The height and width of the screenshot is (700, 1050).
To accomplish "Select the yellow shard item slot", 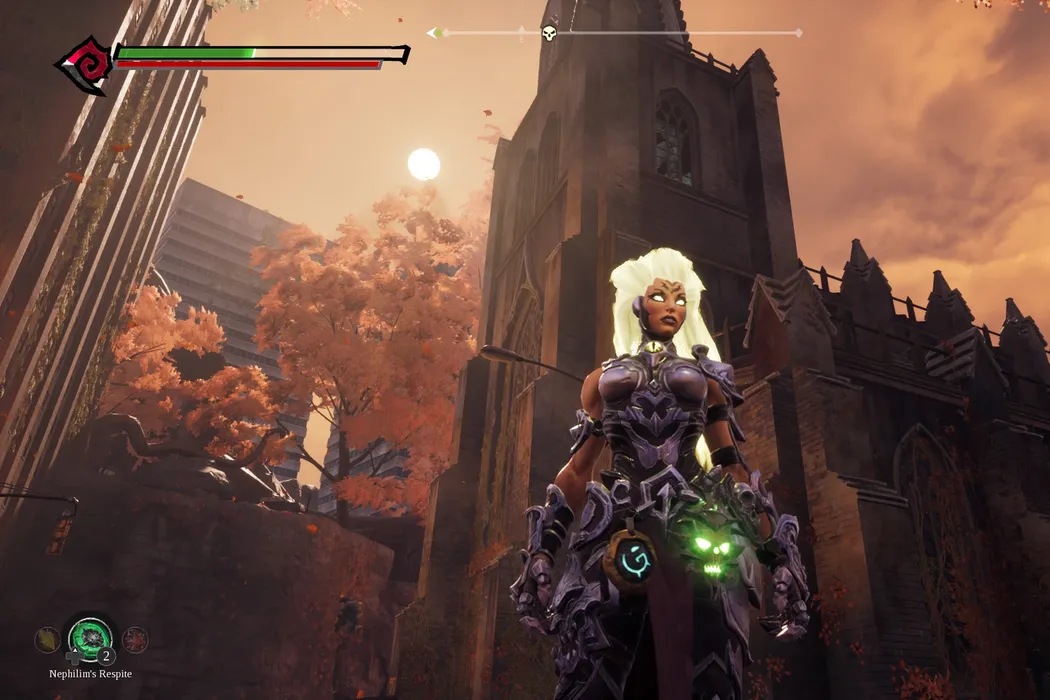I will pos(46,639).
